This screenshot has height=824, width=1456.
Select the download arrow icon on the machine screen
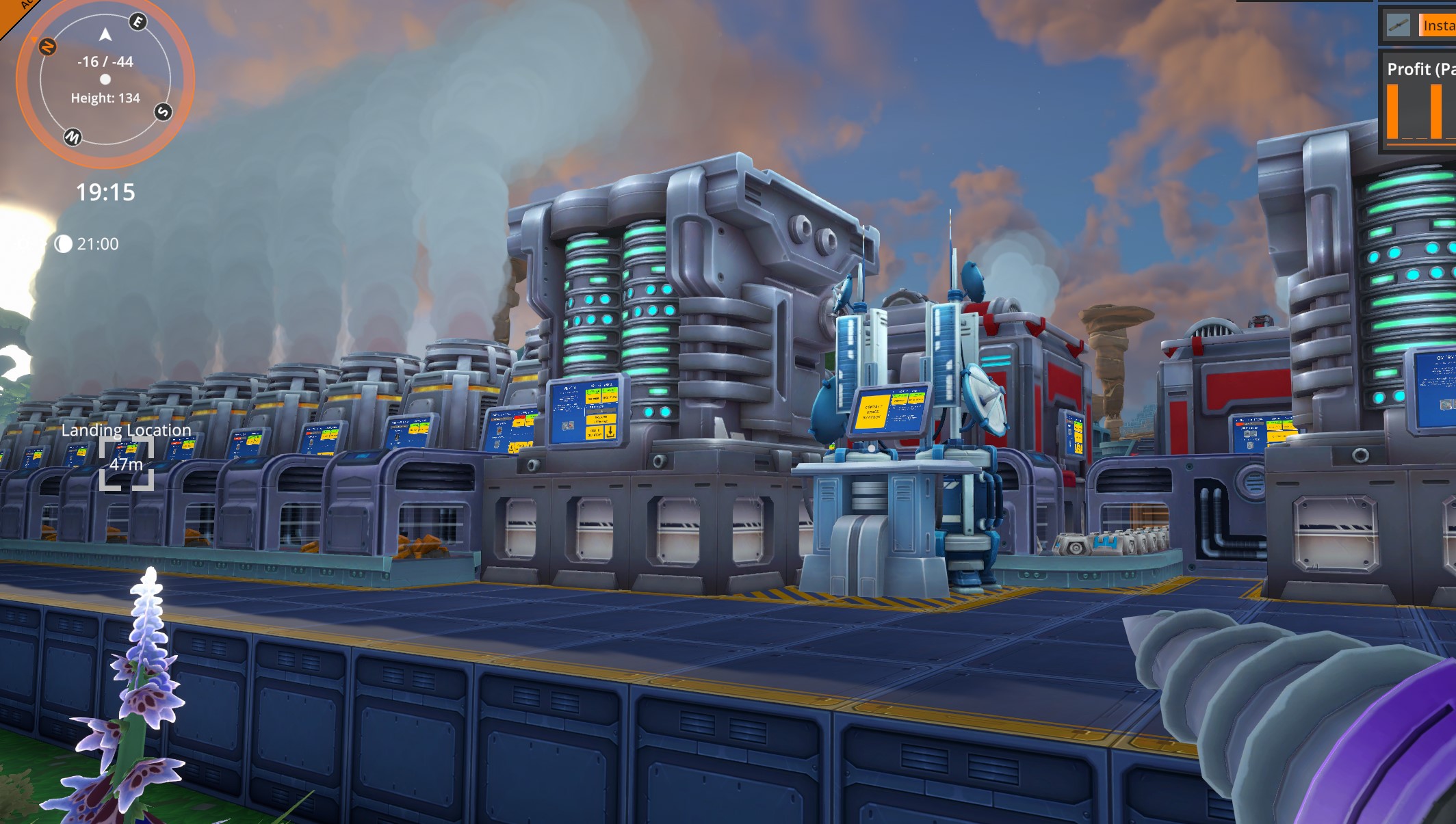(610, 432)
